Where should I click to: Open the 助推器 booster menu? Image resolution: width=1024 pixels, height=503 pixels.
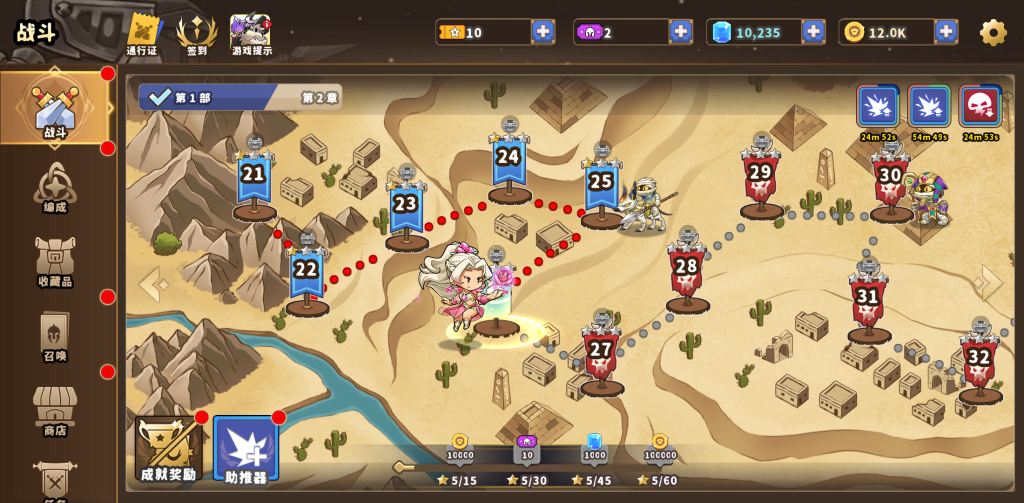245,448
